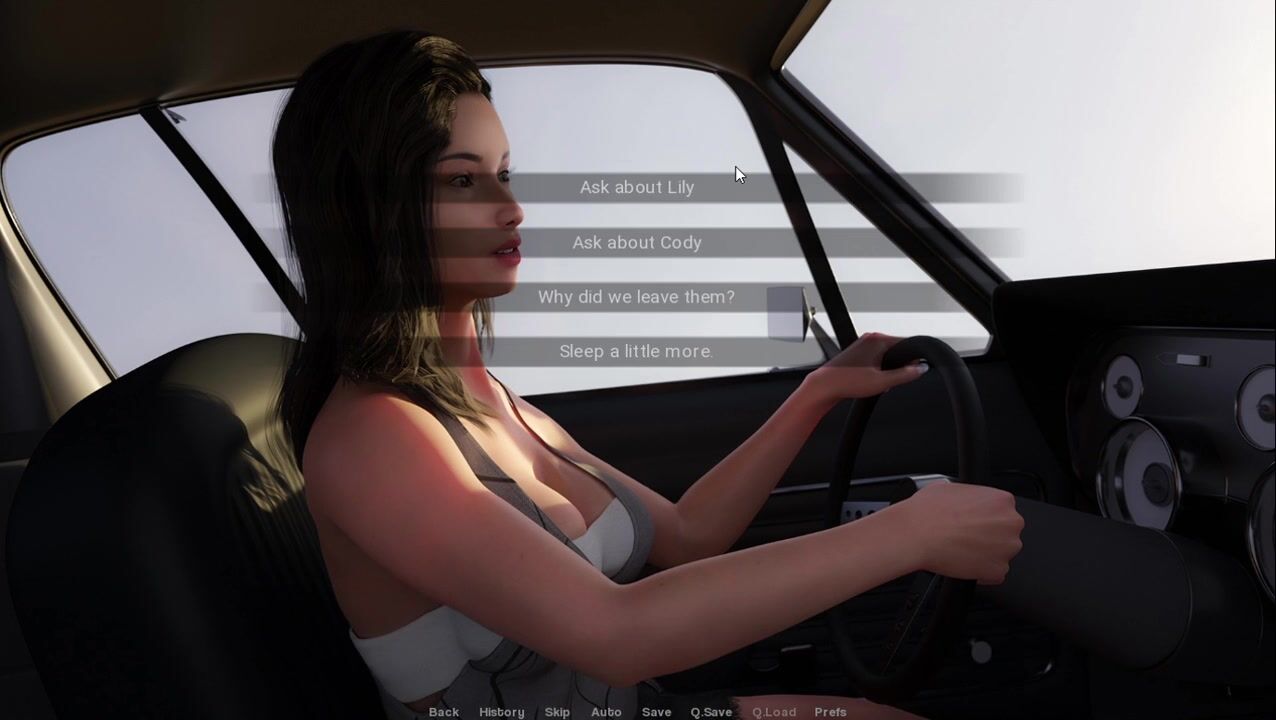The height and width of the screenshot is (720, 1276).
Task: Open Prefs settings
Action: tap(830, 712)
